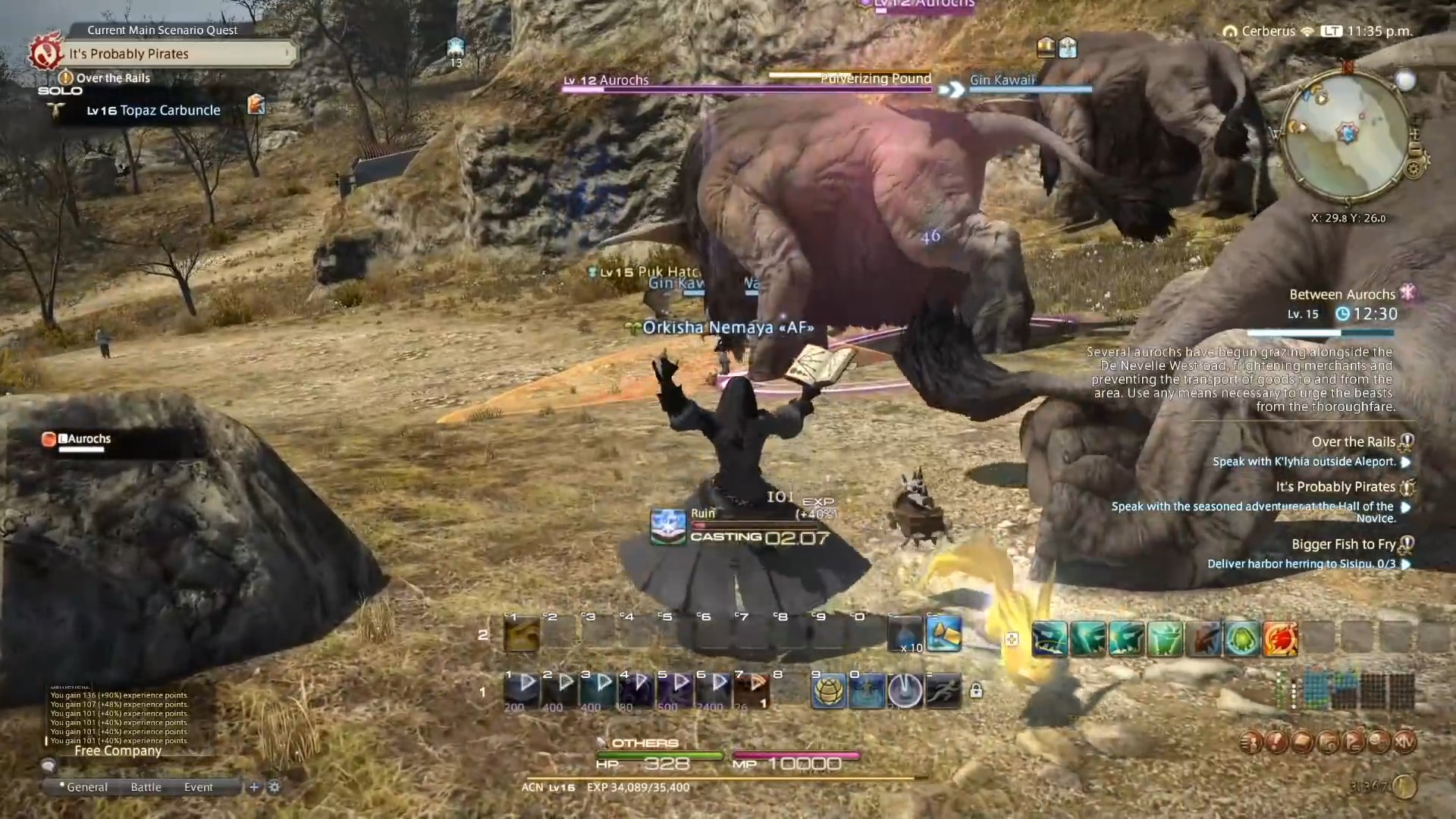Click the arrow beside Speak with K'lyhia objective
1456x819 pixels.
[1407, 462]
